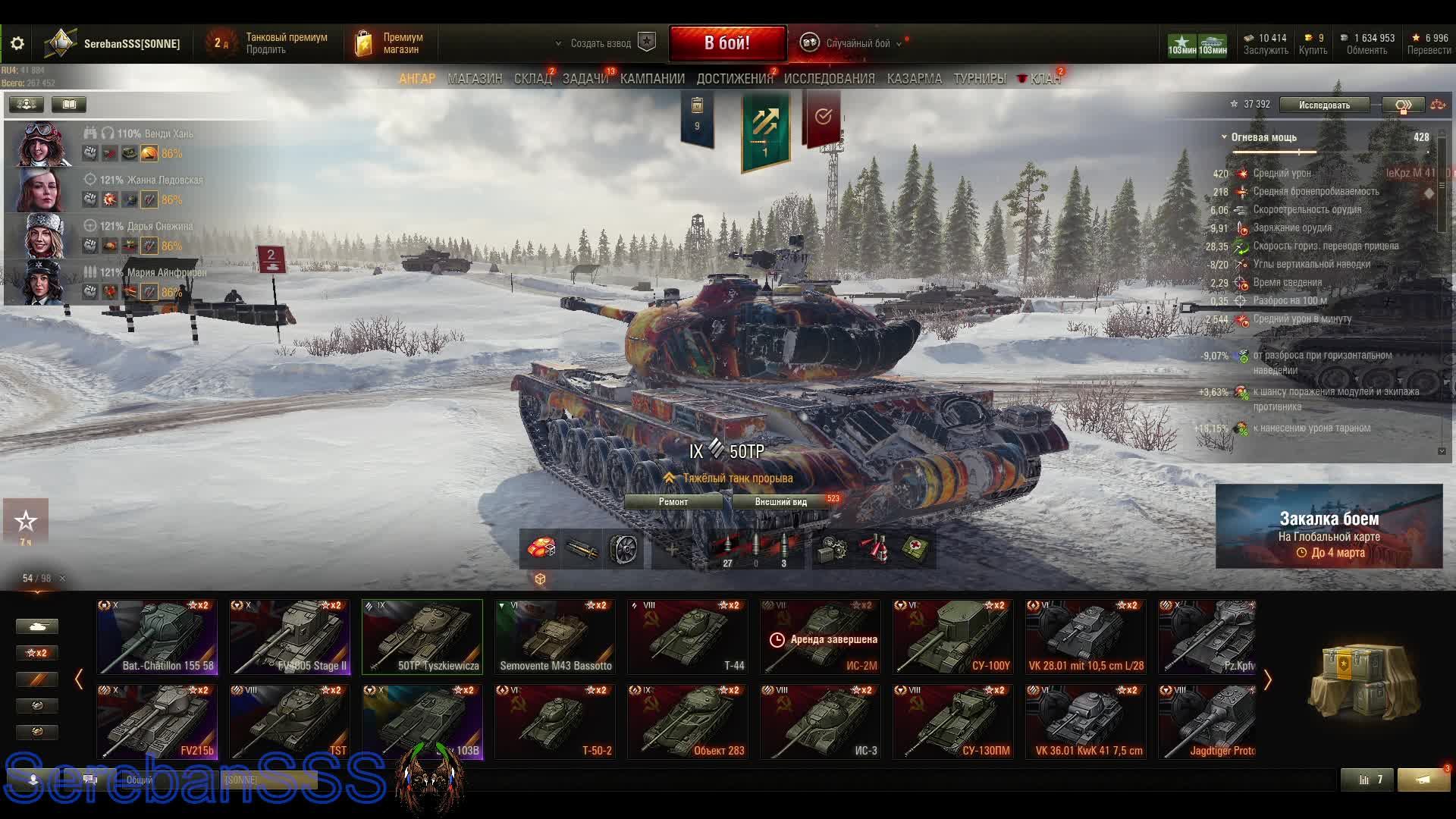Image resolution: width=1456 pixels, height=819 pixels.
Task: Click the Исследовать button
Action: tap(1324, 105)
